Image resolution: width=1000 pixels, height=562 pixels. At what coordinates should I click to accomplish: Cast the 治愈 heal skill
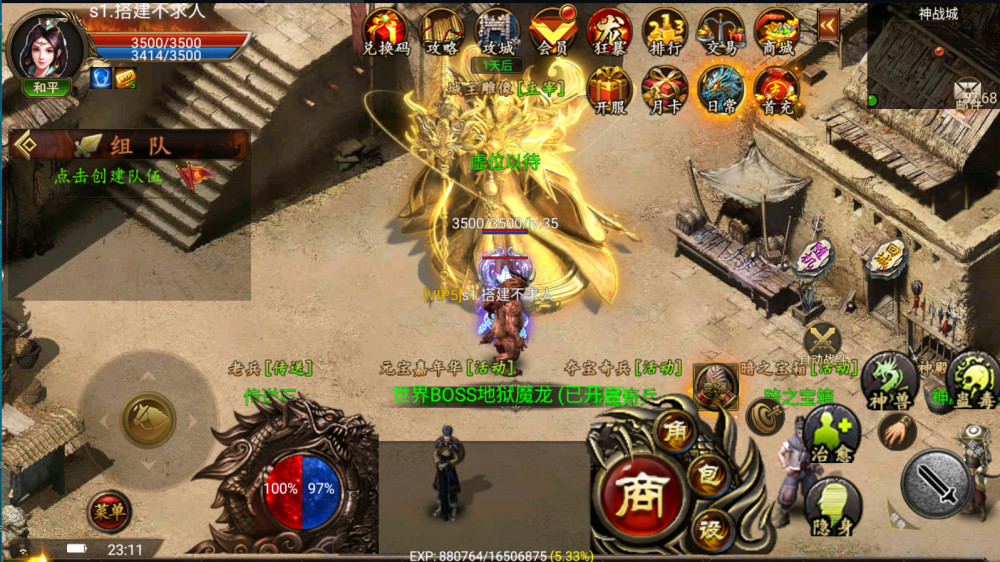tap(831, 432)
